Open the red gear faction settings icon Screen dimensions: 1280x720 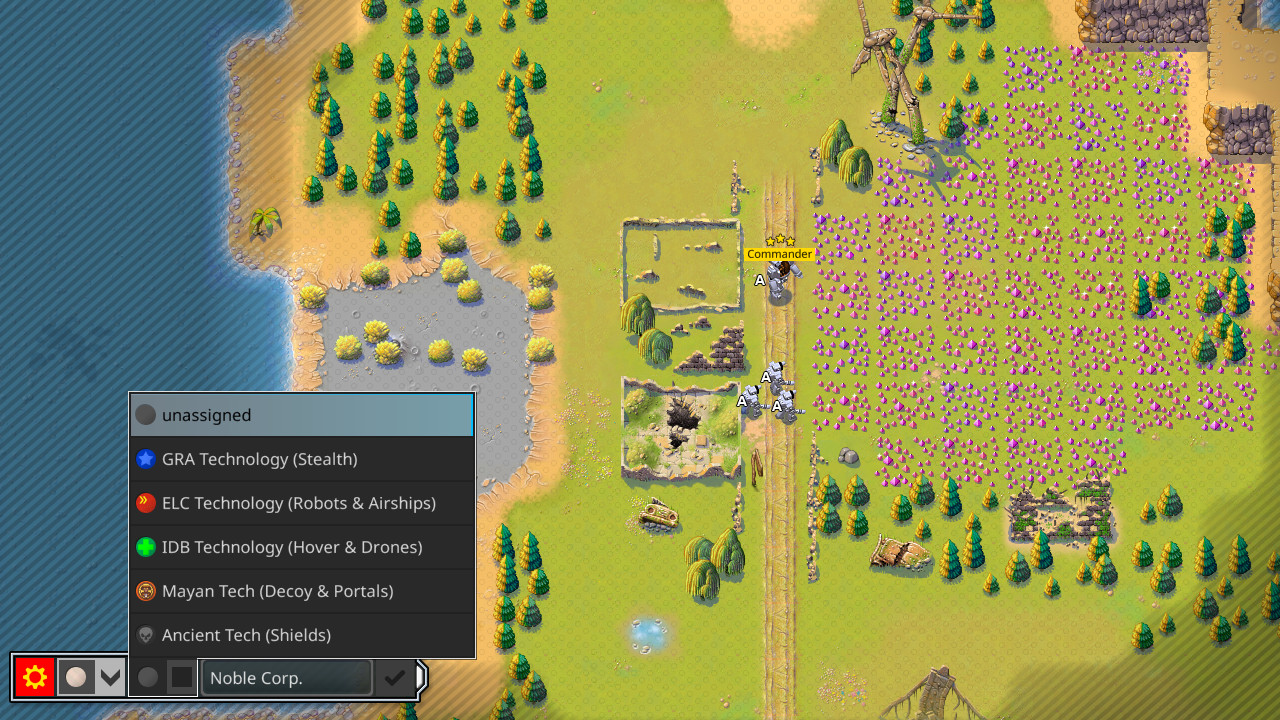pos(34,677)
